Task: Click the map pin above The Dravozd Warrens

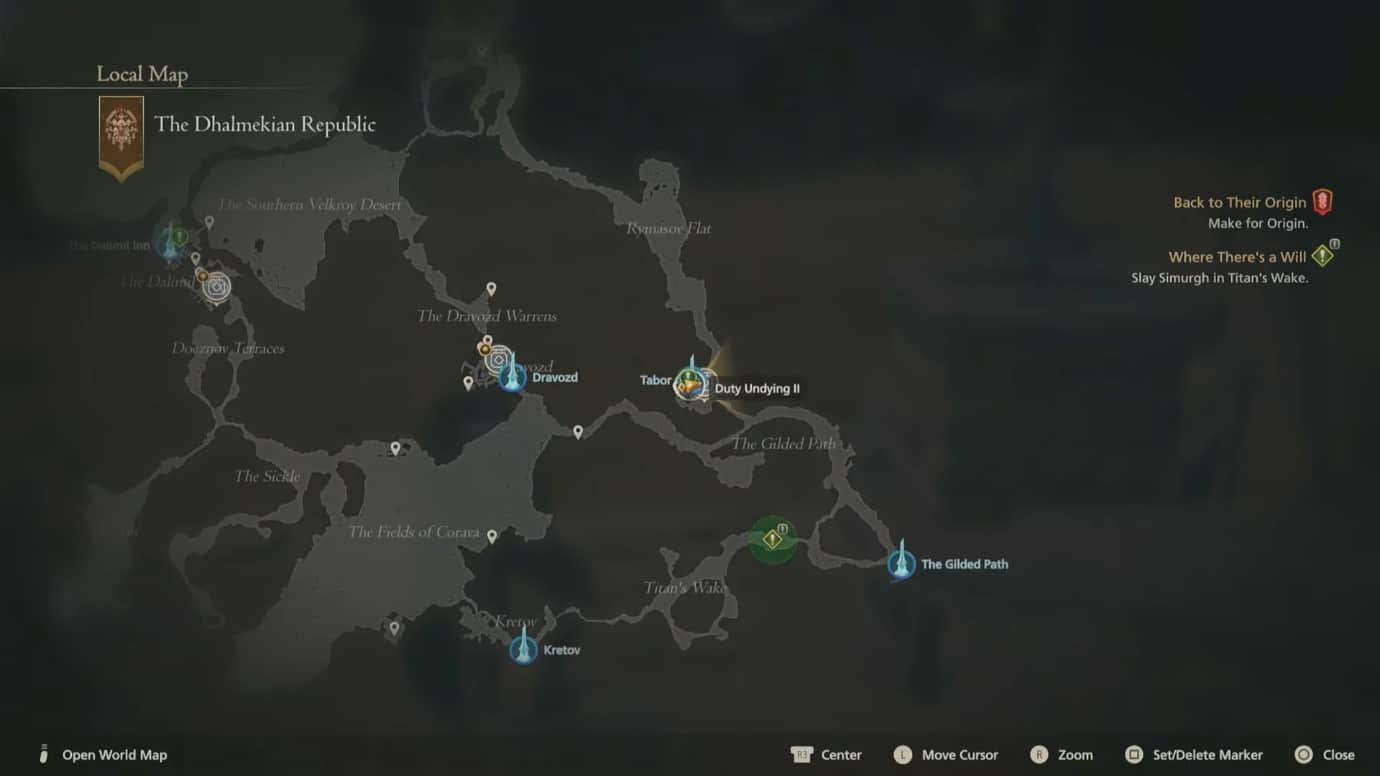Action: (x=491, y=289)
